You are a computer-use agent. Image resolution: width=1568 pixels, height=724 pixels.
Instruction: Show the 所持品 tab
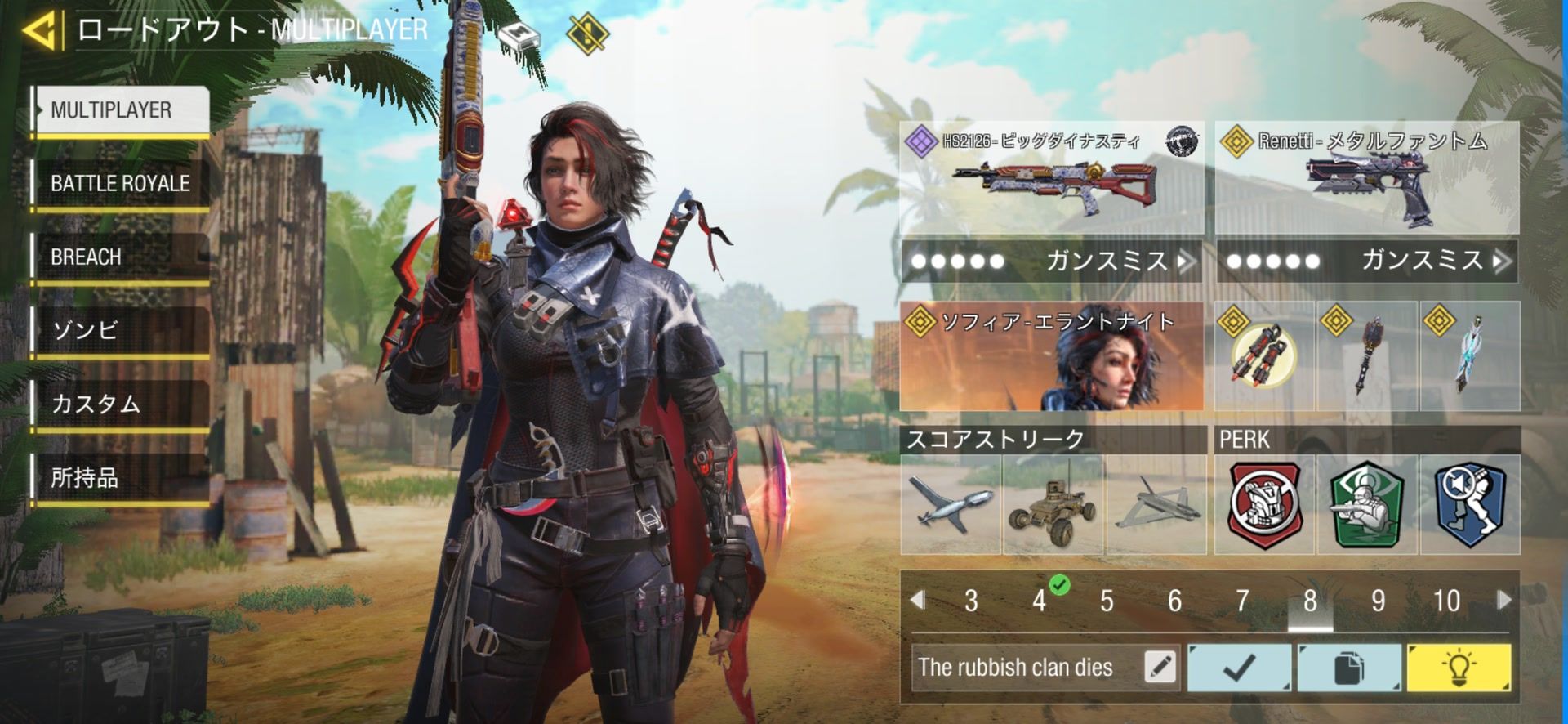pos(120,478)
